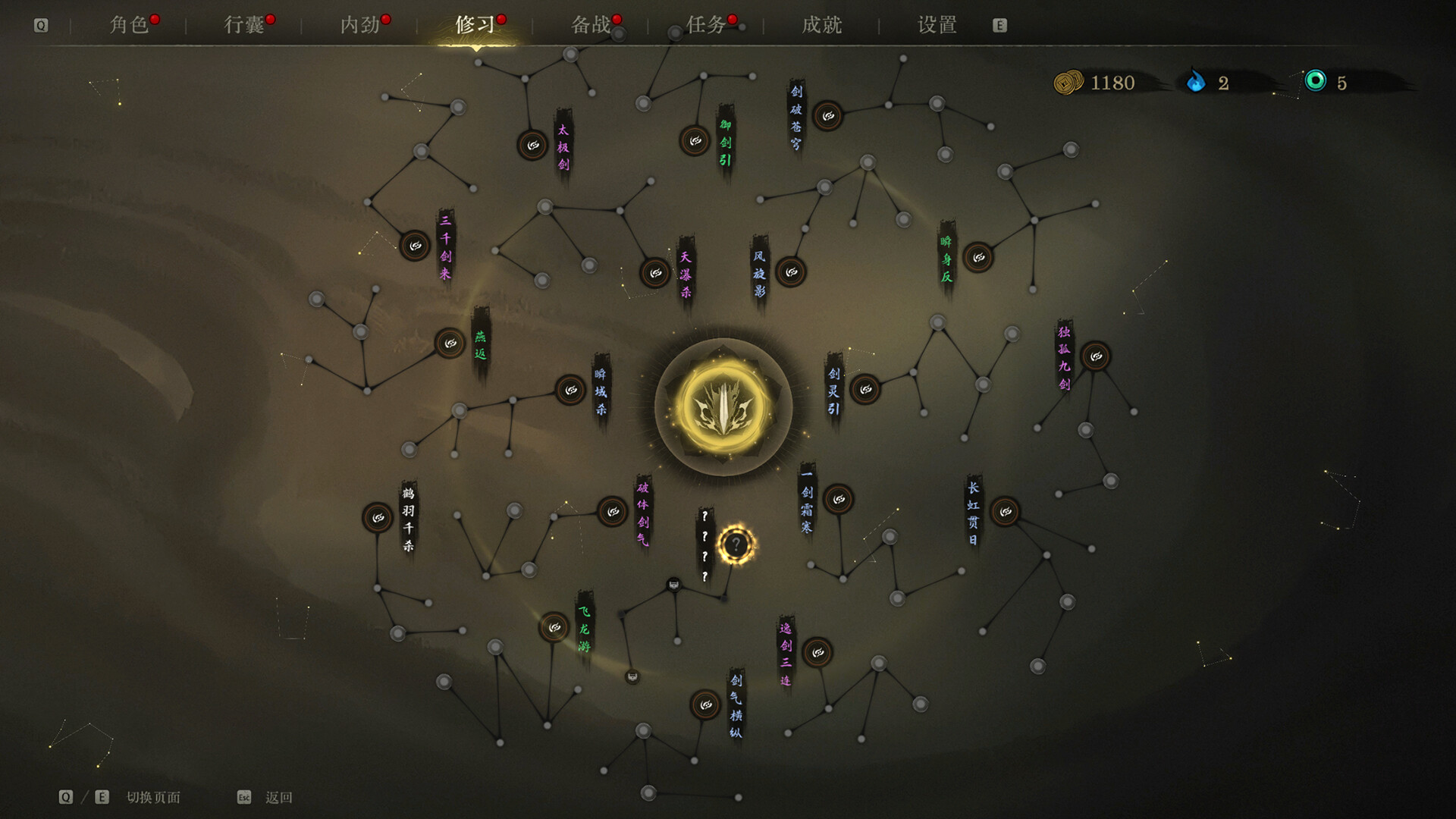
Task: Select the 剑破苍穹 skill node
Action: (x=828, y=116)
